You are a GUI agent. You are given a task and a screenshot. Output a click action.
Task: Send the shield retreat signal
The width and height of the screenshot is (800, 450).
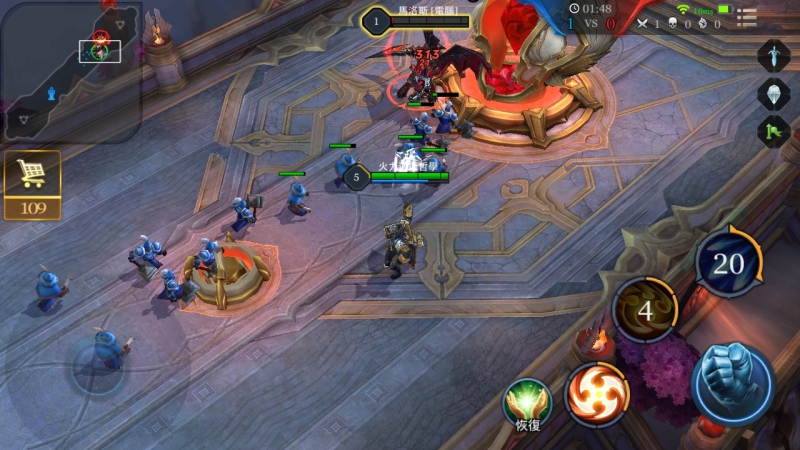coord(773,94)
